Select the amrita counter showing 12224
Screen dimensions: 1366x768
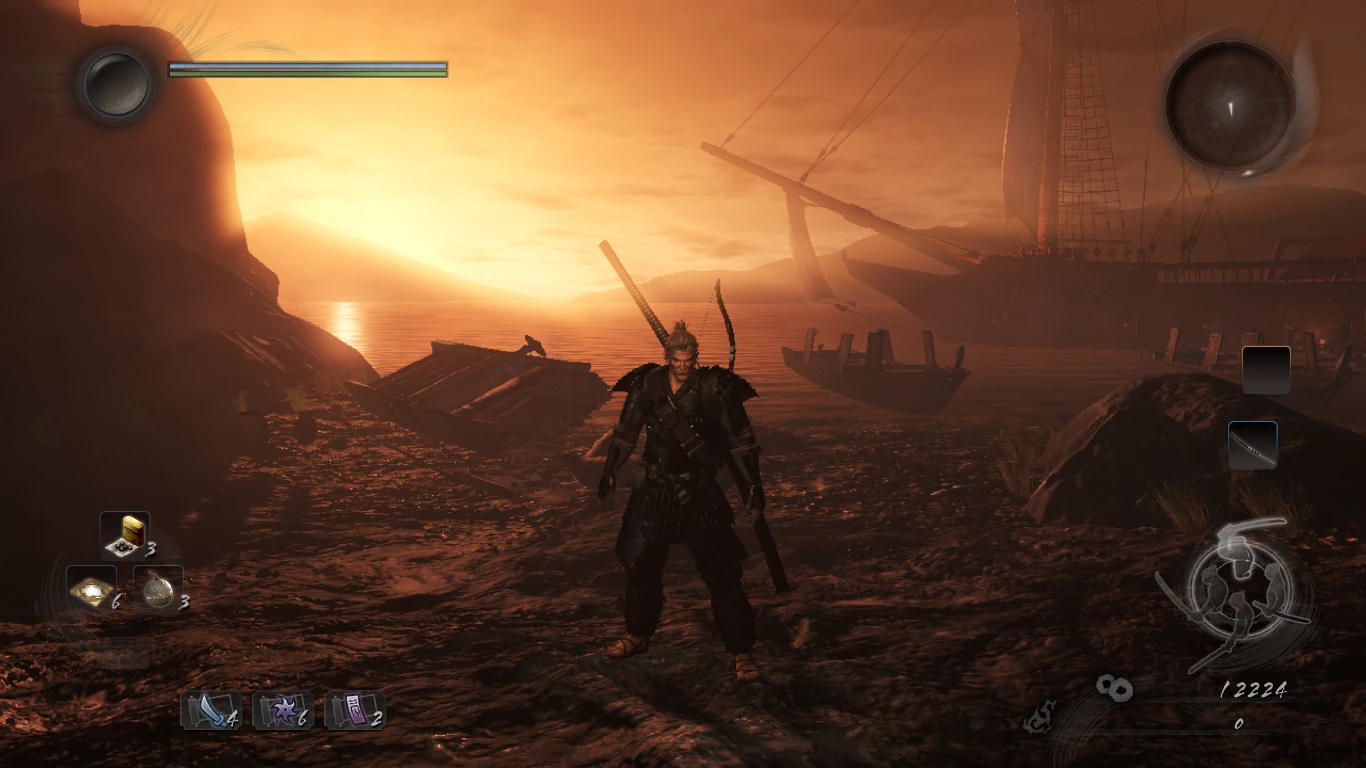pos(1252,690)
